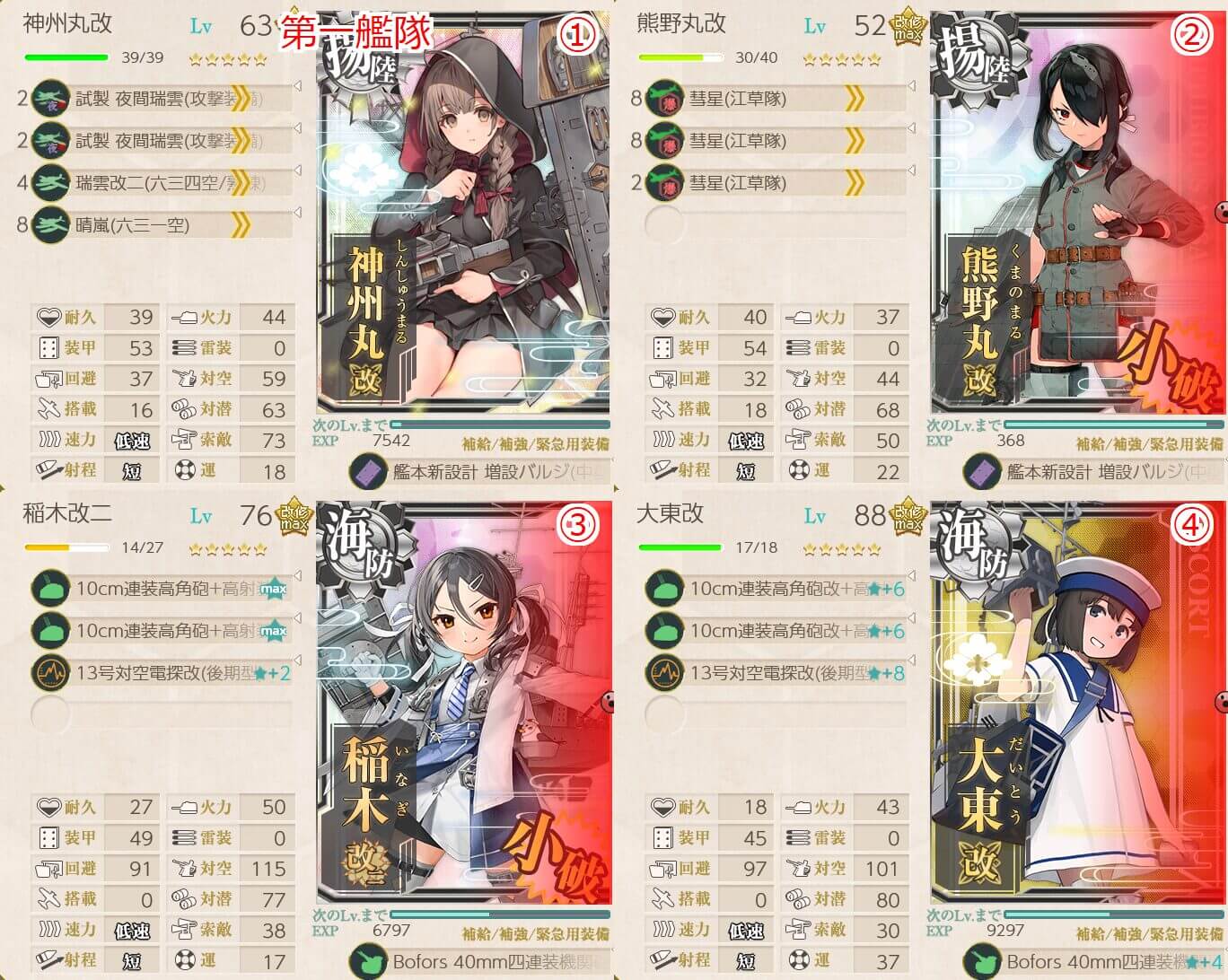Image resolution: width=1228 pixels, height=980 pixels.
Task: Click the 増設バルジ item icon below 神州丸改
Action: click(x=370, y=470)
